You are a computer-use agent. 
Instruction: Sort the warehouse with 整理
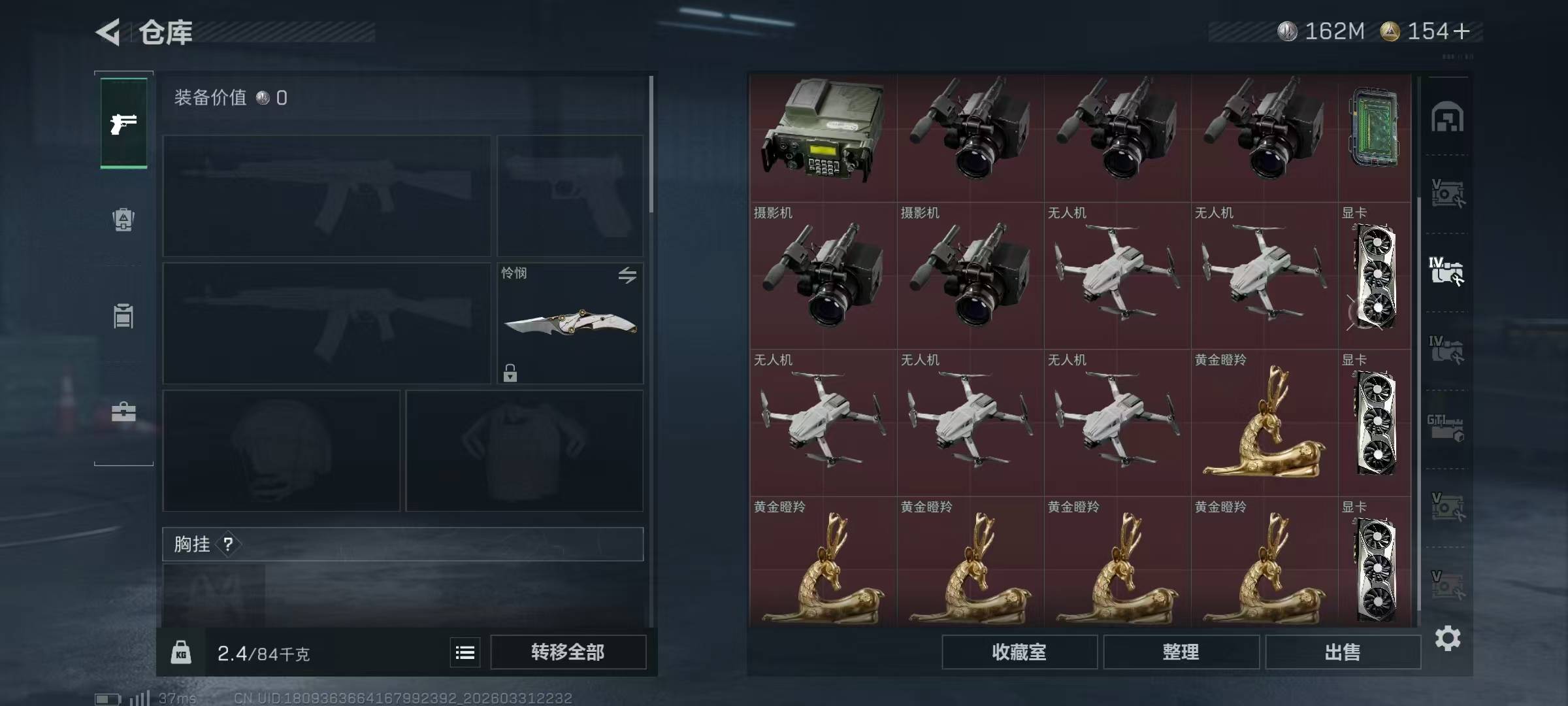click(x=1181, y=652)
